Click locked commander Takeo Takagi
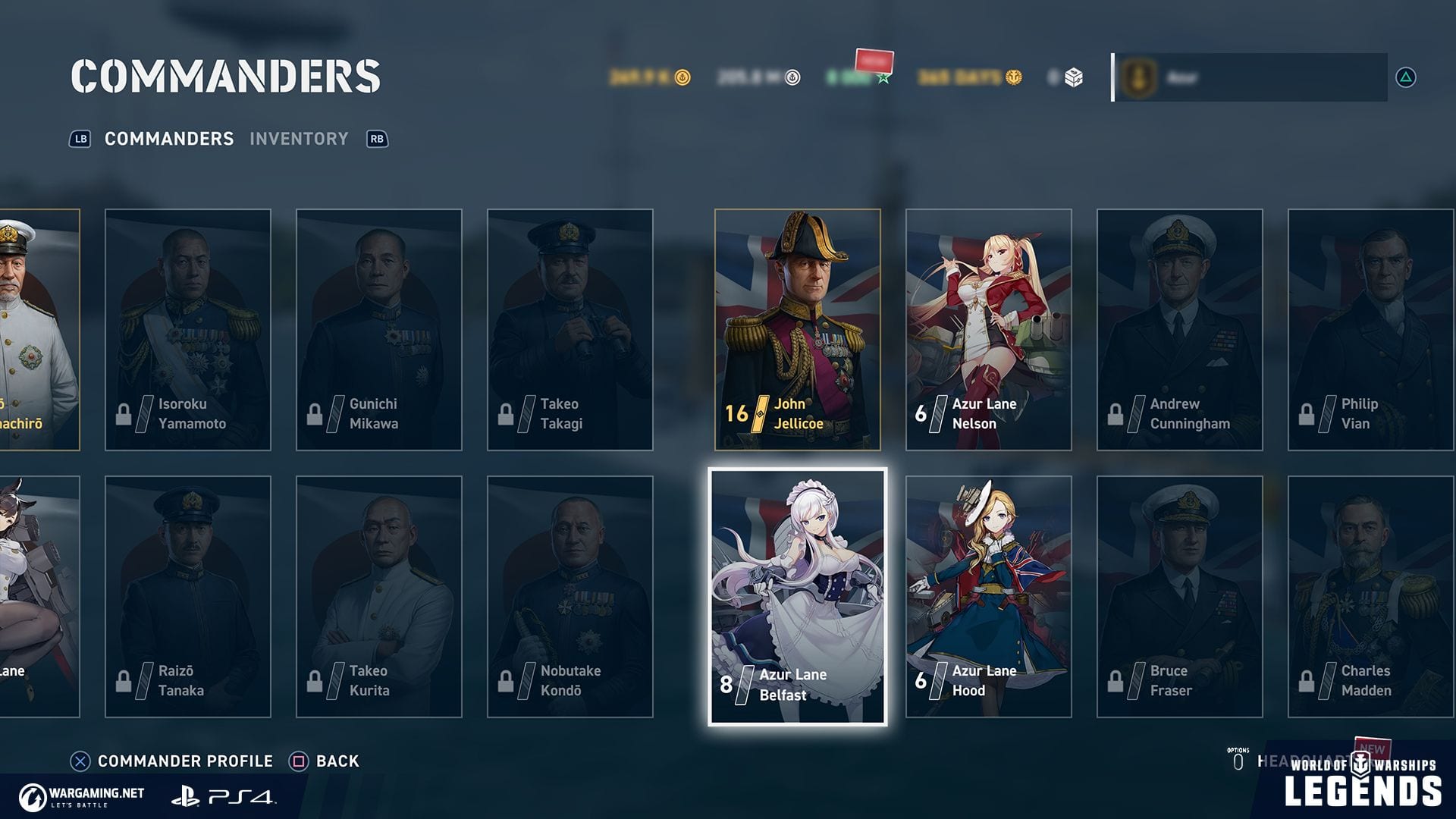Image resolution: width=1456 pixels, height=819 pixels. [x=570, y=330]
